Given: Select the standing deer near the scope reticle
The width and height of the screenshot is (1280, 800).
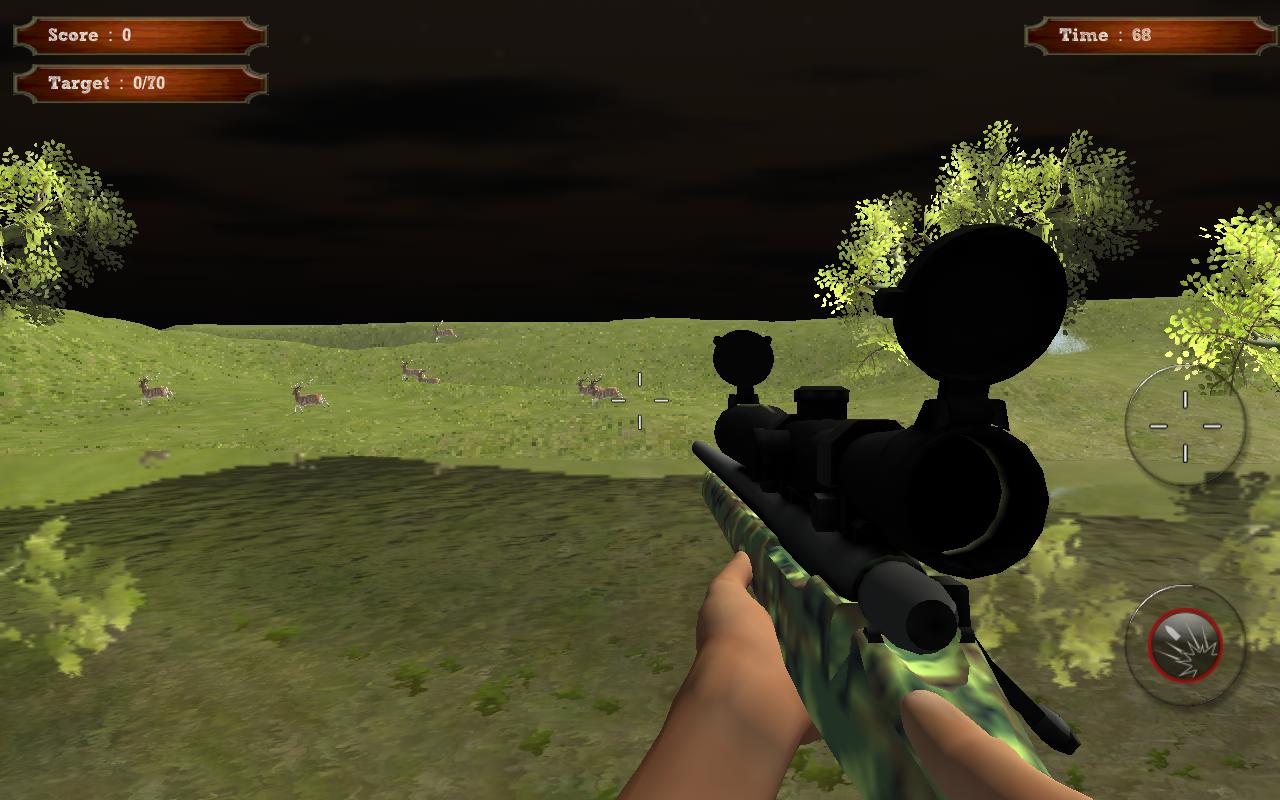Looking at the screenshot, I should (597, 390).
